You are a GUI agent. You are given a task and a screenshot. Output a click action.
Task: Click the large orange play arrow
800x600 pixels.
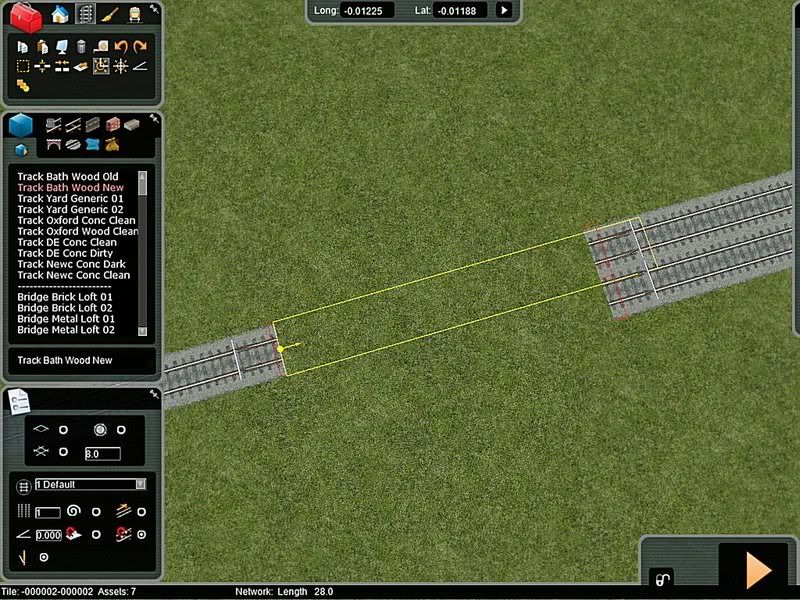[757, 569]
